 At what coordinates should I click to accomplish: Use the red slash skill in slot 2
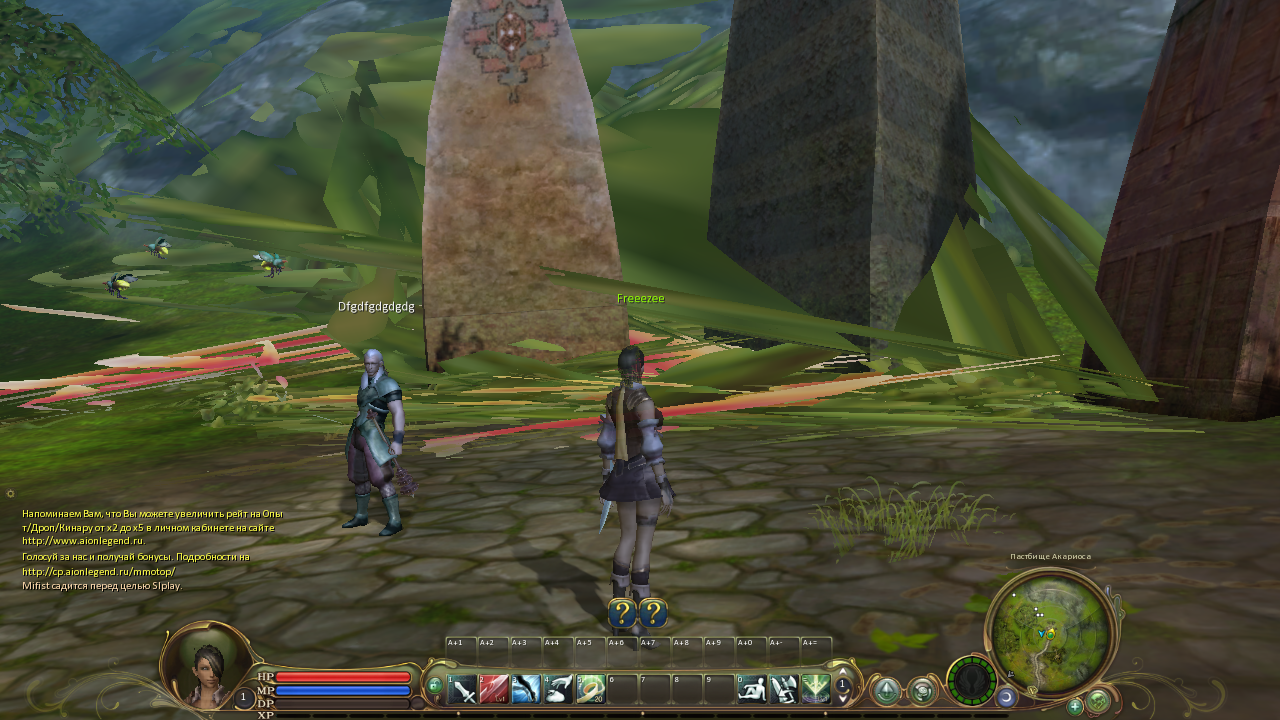[494, 689]
